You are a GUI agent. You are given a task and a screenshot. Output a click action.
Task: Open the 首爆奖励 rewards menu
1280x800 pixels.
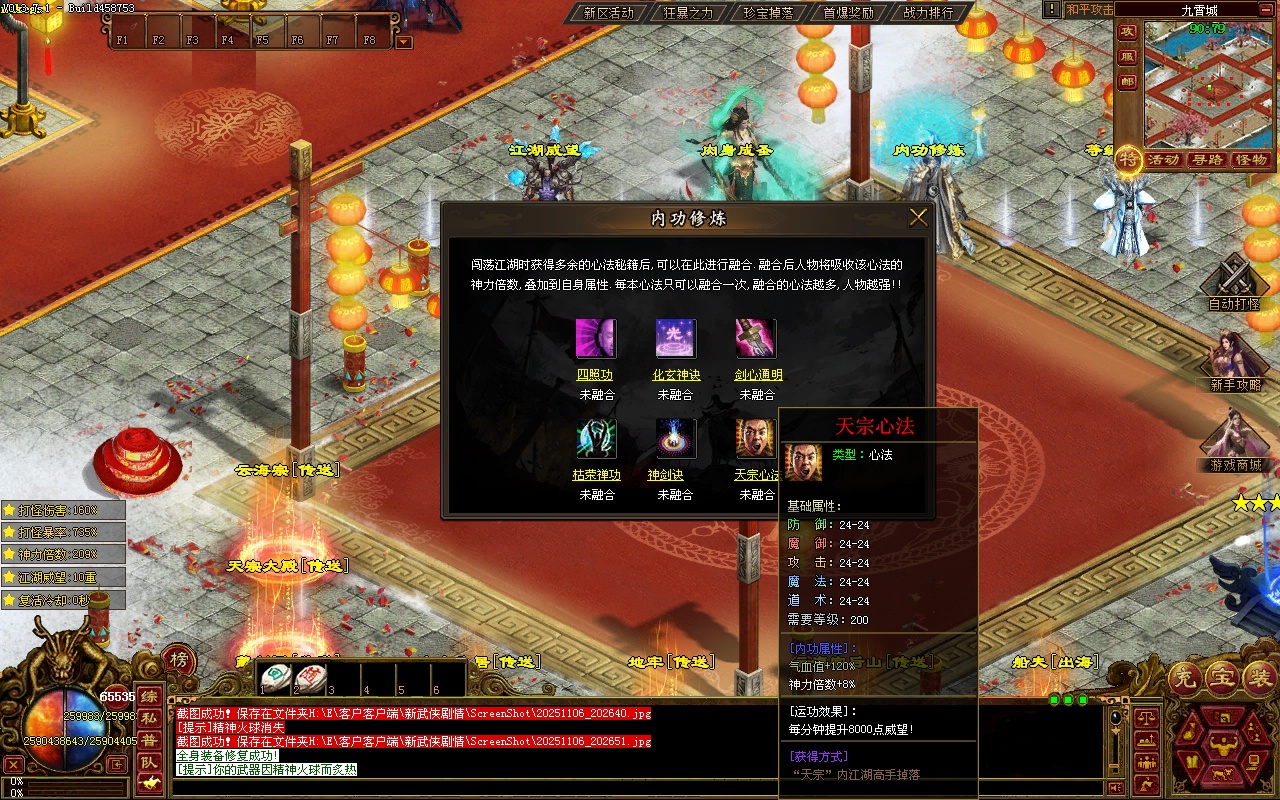848,13
